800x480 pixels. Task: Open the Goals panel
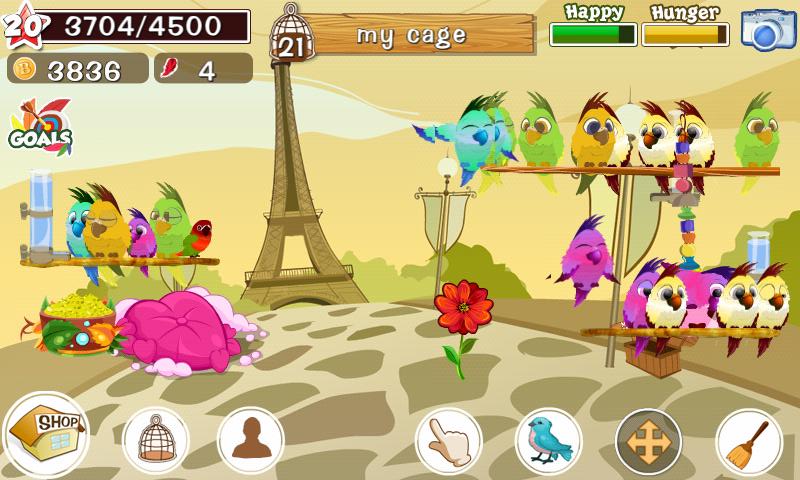coord(40,128)
